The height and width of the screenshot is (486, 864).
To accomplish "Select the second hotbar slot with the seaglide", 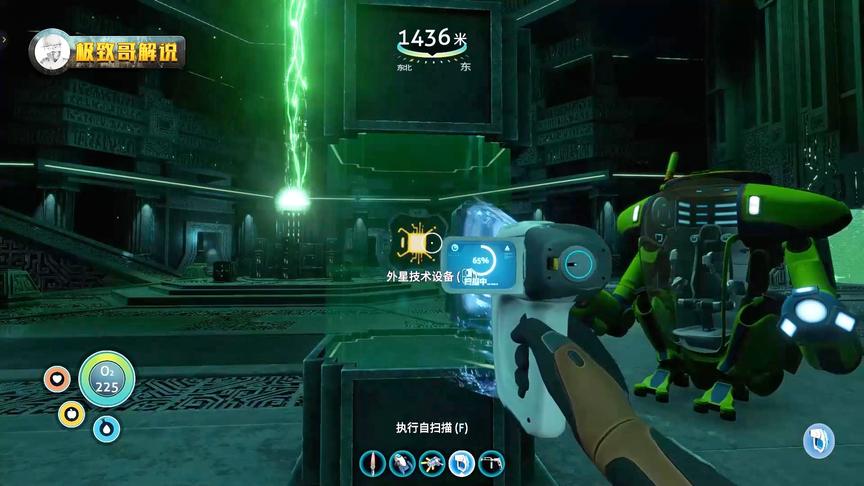I will [x=402, y=463].
